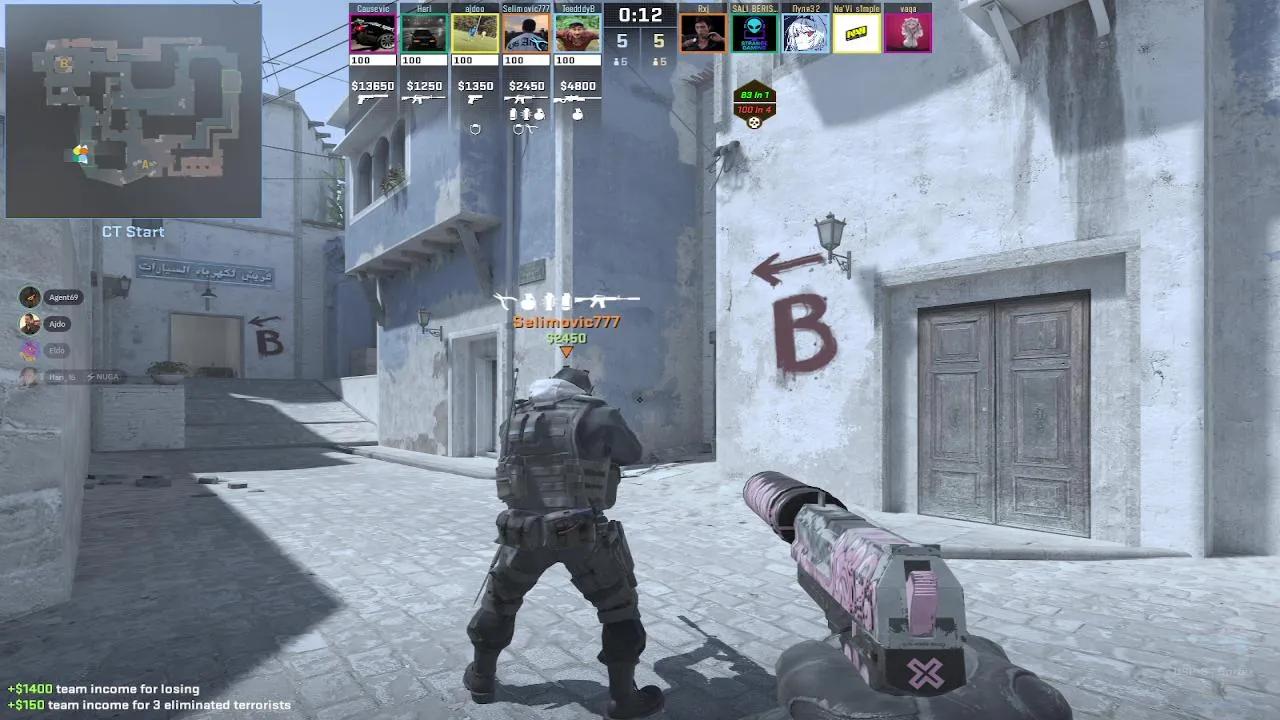
Task: Click TeedddyB's grenade icon
Action: [x=578, y=114]
